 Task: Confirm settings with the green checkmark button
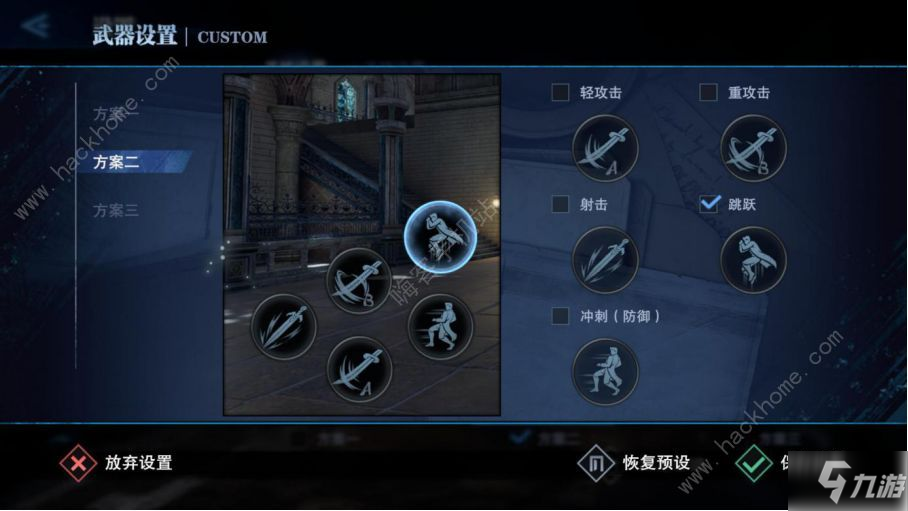pos(753,463)
